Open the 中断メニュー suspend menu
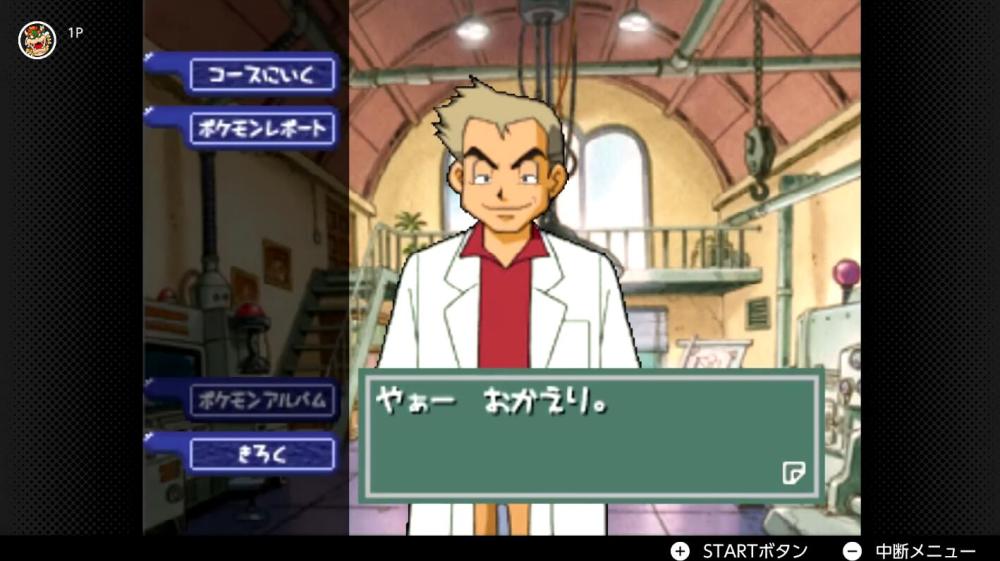Viewport: 1000px width, 561px height. (x=909, y=551)
